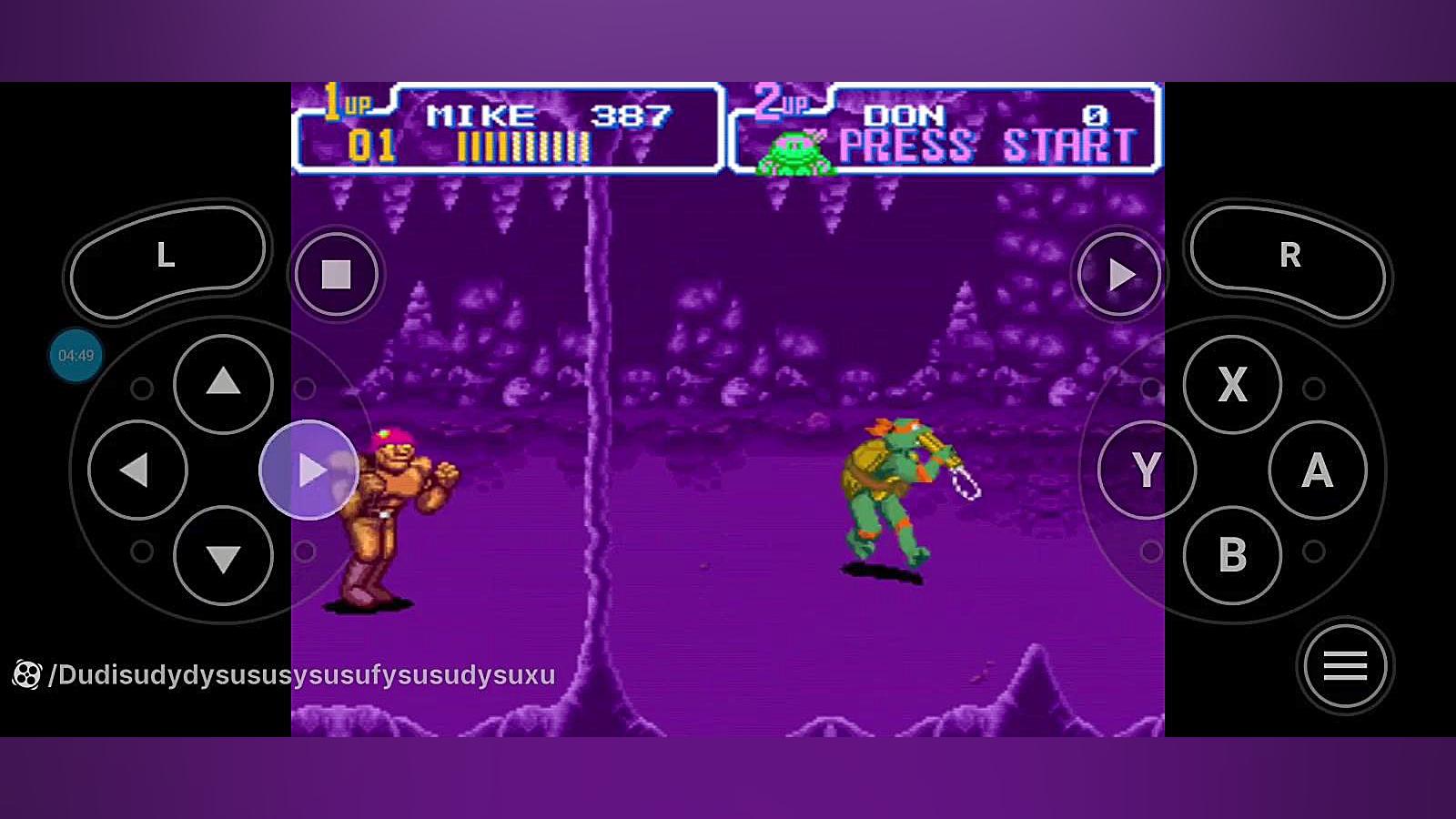Tap the D-pad left arrow

tap(137, 470)
